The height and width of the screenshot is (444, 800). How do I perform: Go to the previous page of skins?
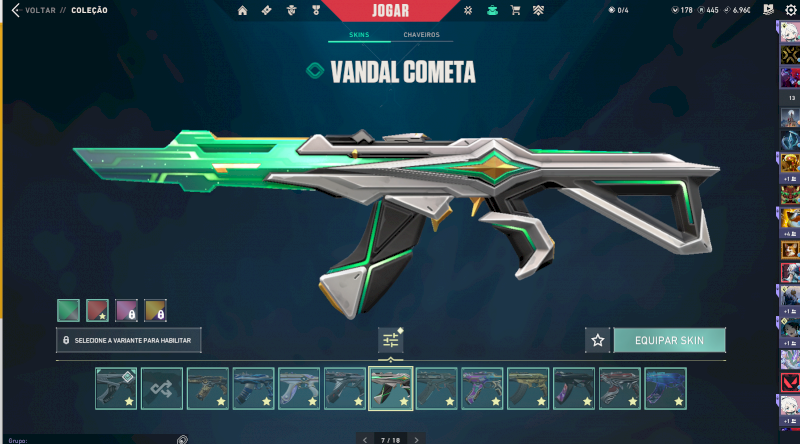[x=365, y=439]
